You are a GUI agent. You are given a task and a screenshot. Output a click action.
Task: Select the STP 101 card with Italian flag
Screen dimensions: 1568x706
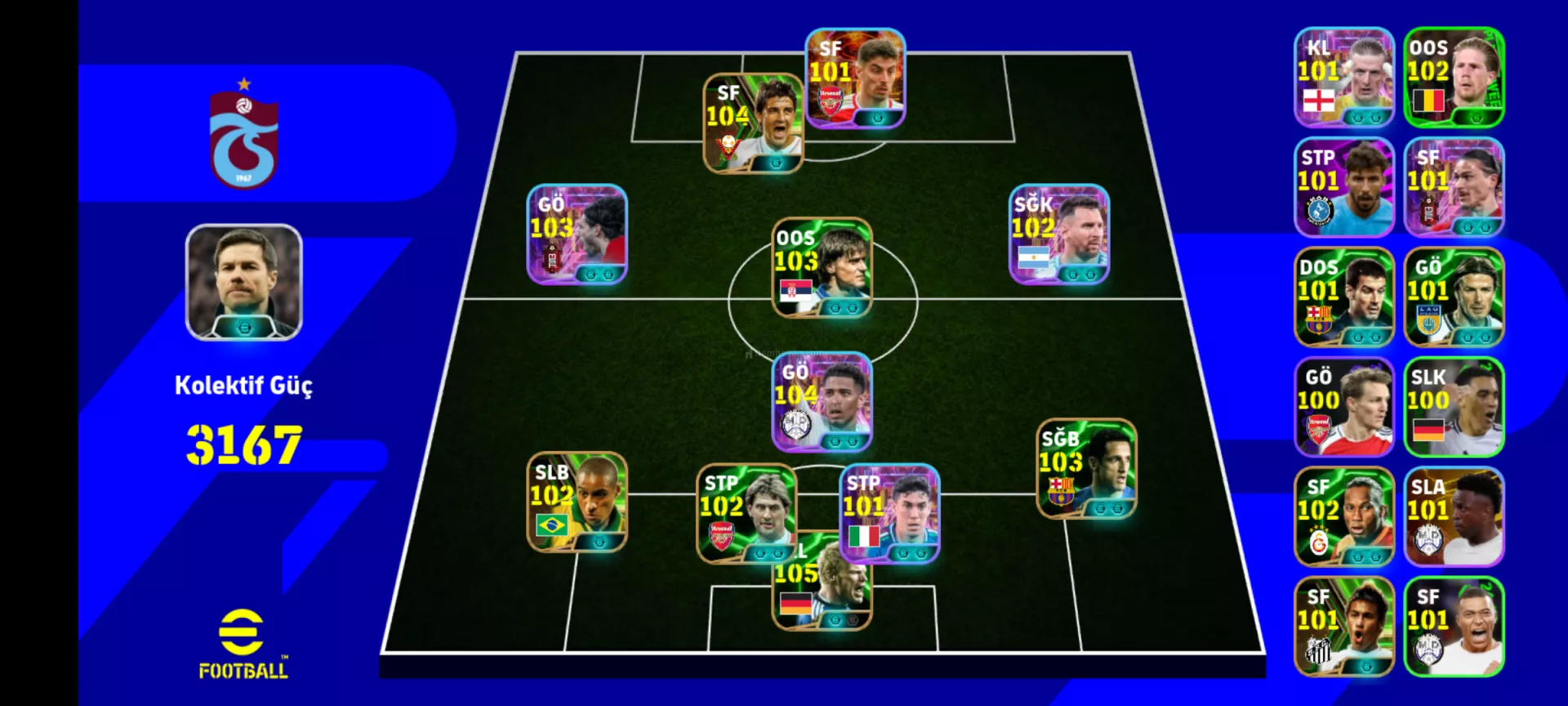pos(889,514)
